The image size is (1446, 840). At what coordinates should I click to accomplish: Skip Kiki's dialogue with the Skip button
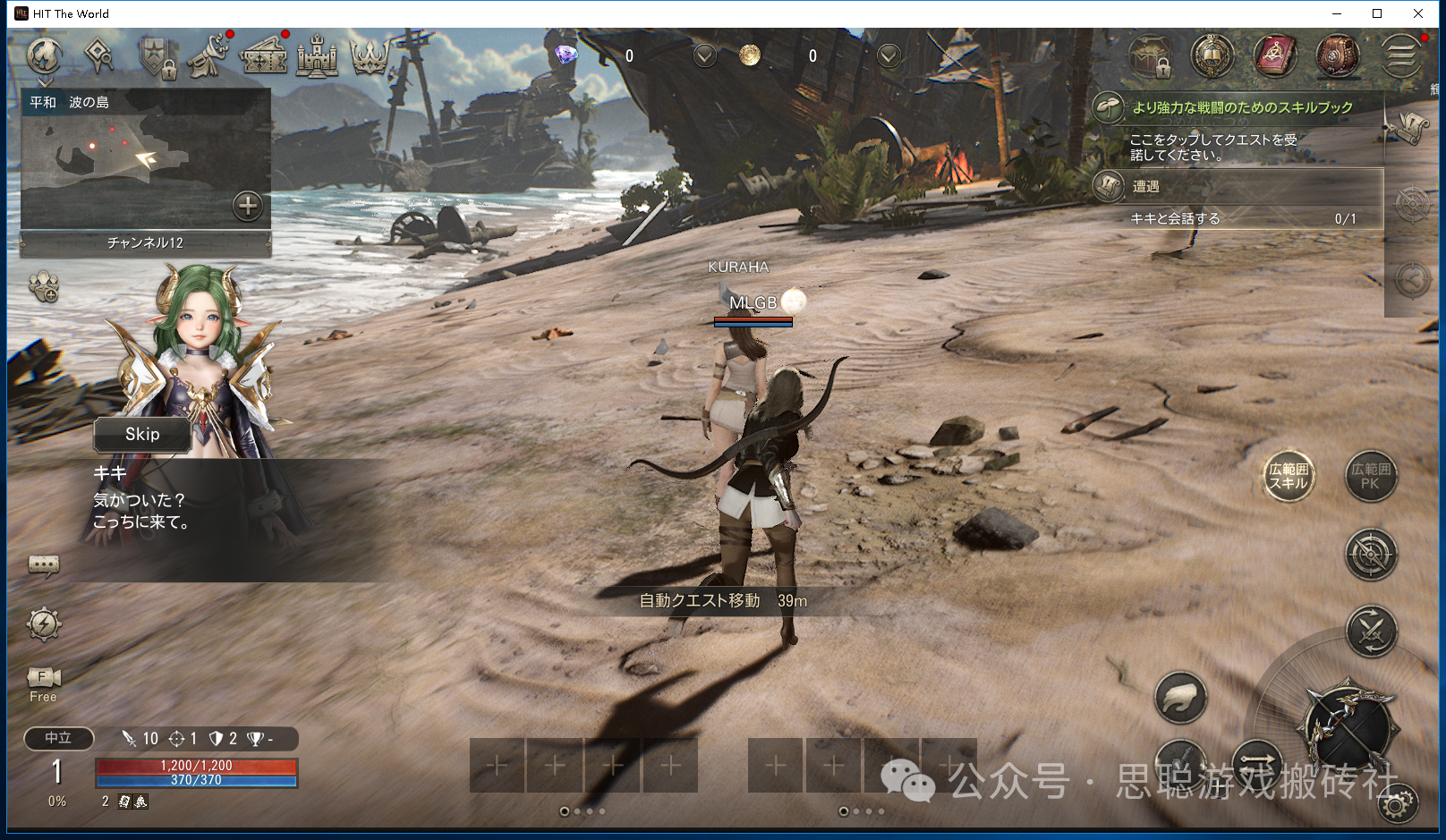[x=142, y=435]
